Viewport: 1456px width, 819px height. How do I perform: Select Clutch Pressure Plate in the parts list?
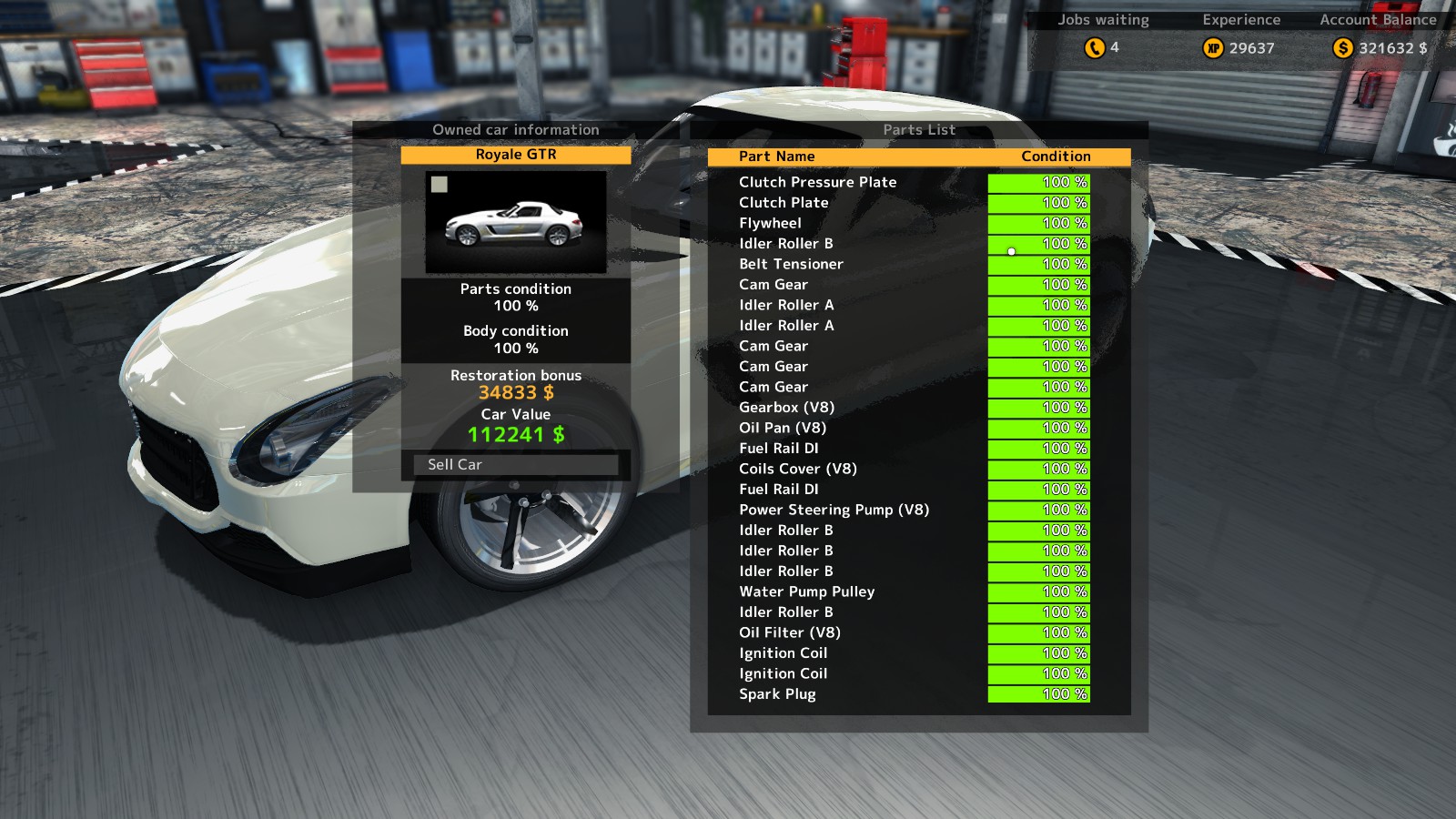[x=818, y=182]
